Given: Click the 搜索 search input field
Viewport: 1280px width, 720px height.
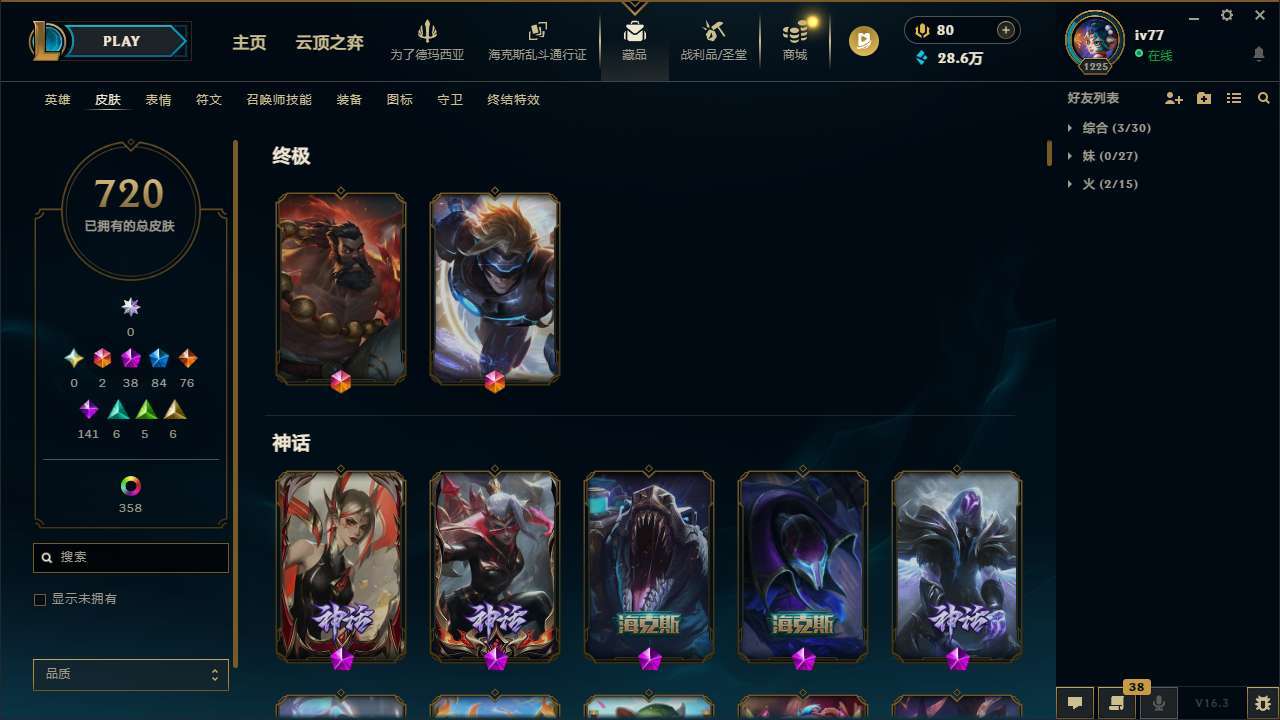Looking at the screenshot, I should pyautogui.click(x=130, y=557).
